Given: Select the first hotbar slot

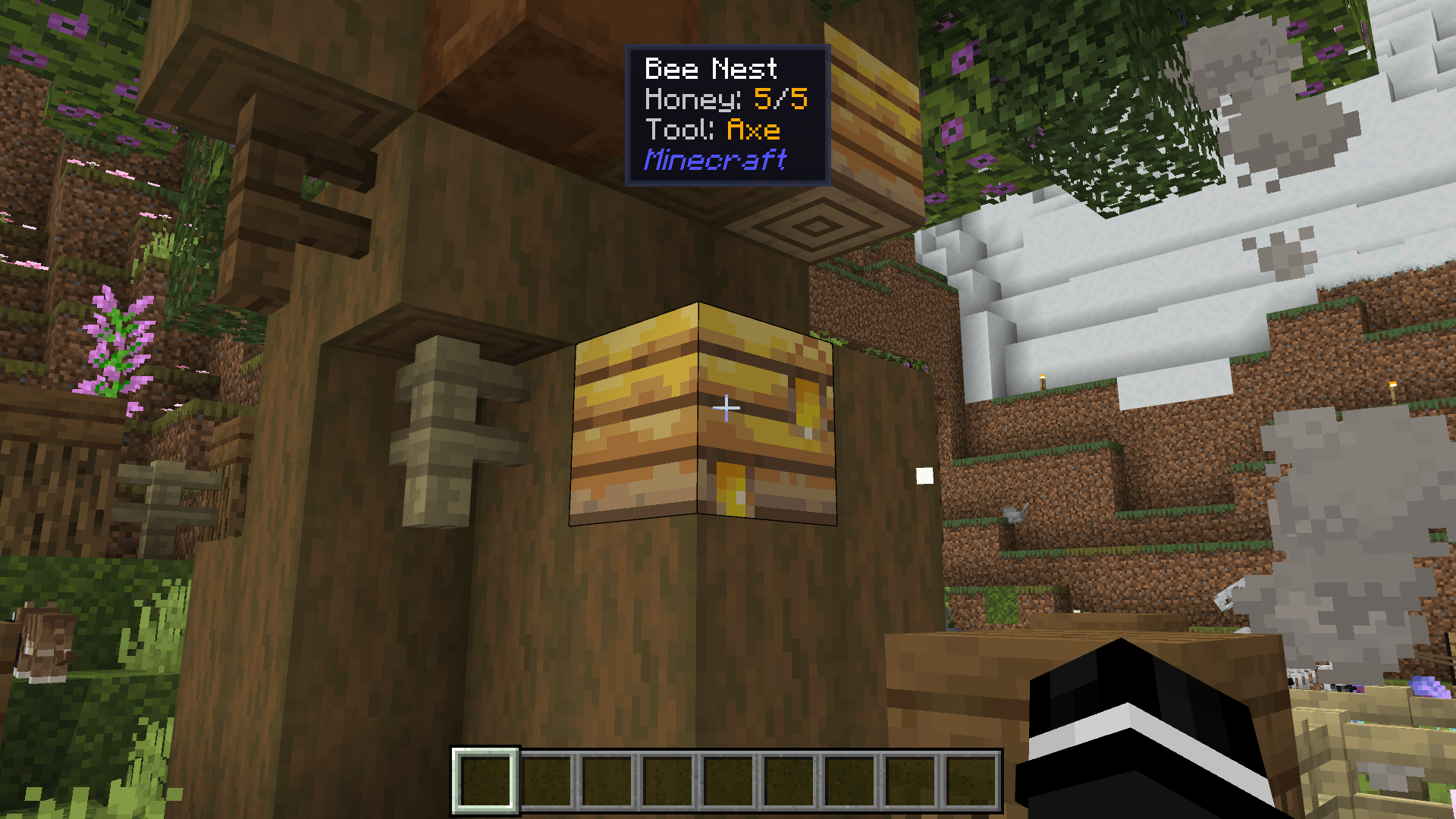Looking at the screenshot, I should 485,781.
